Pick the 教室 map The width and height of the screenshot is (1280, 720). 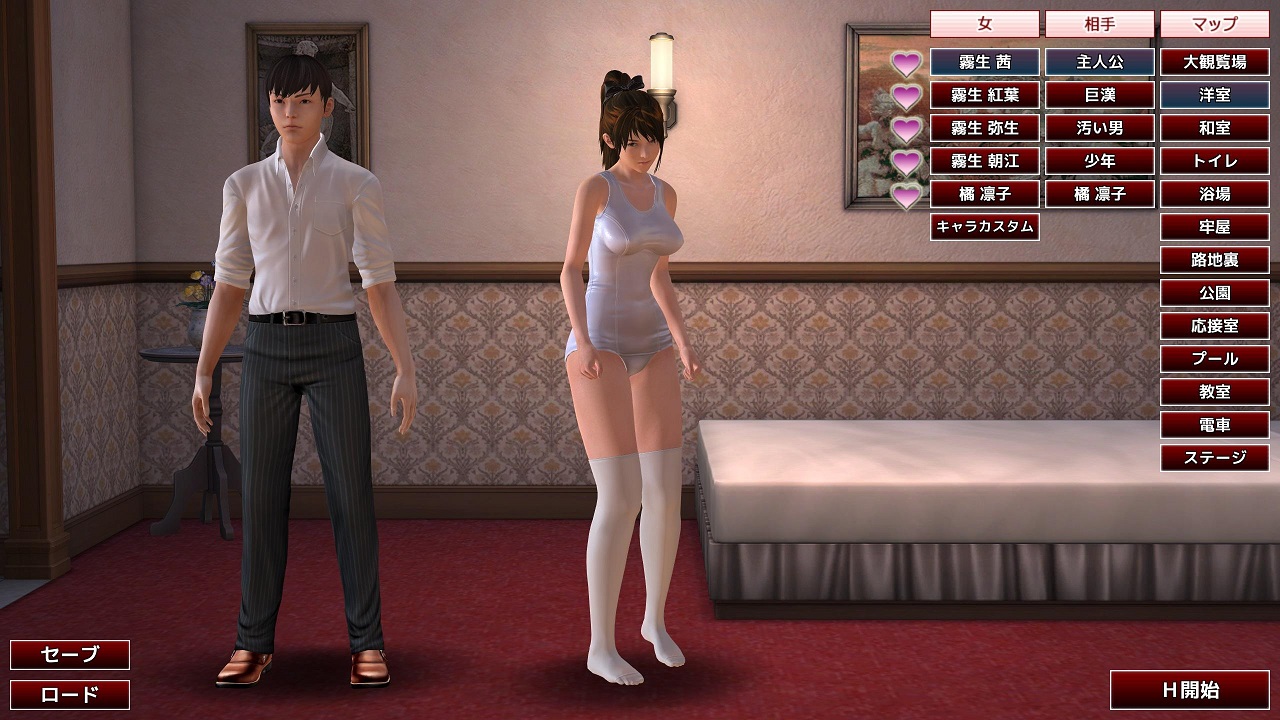(x=1215, y=392)
